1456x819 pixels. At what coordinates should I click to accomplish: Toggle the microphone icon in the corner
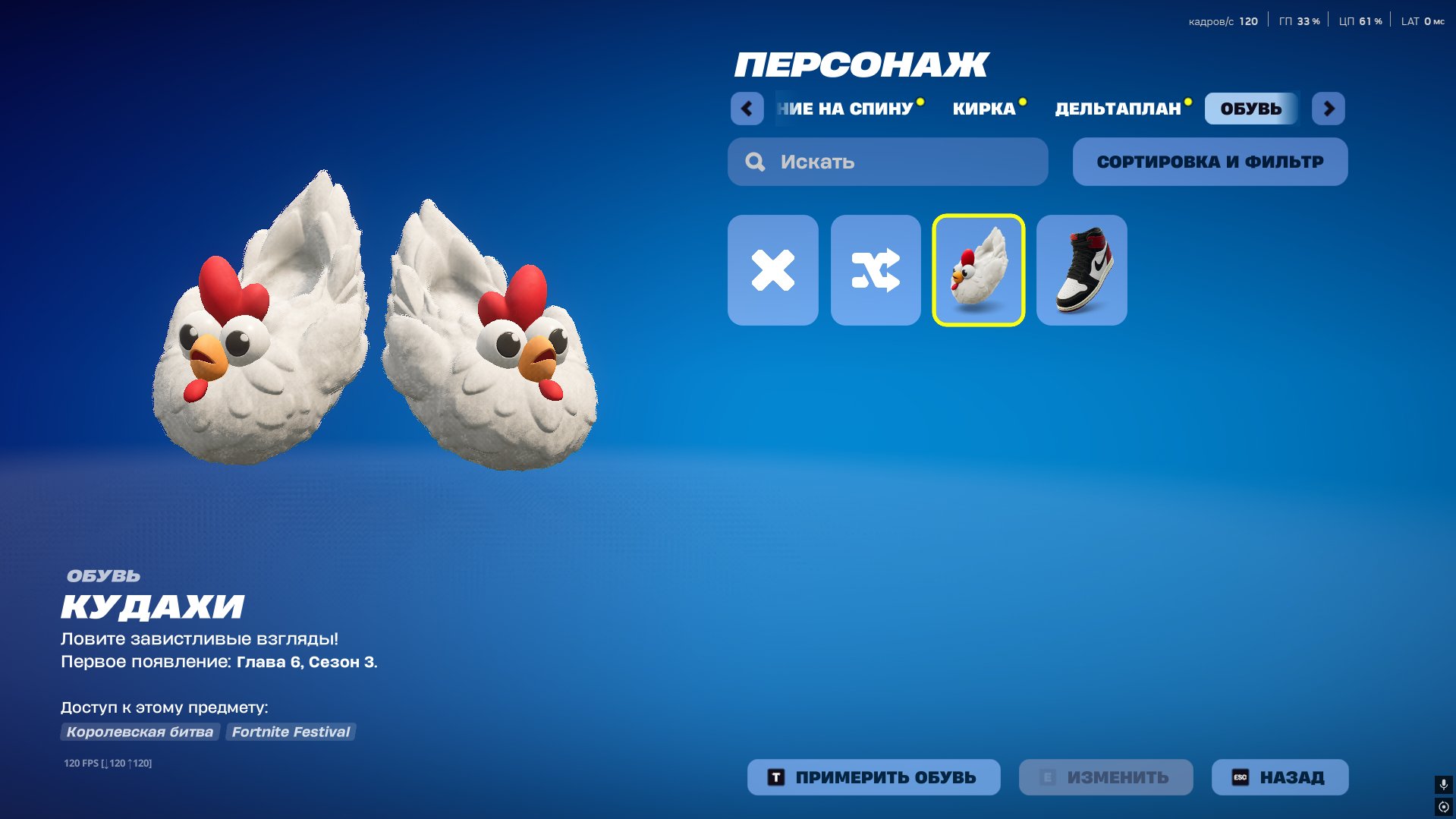[1443, 784]
